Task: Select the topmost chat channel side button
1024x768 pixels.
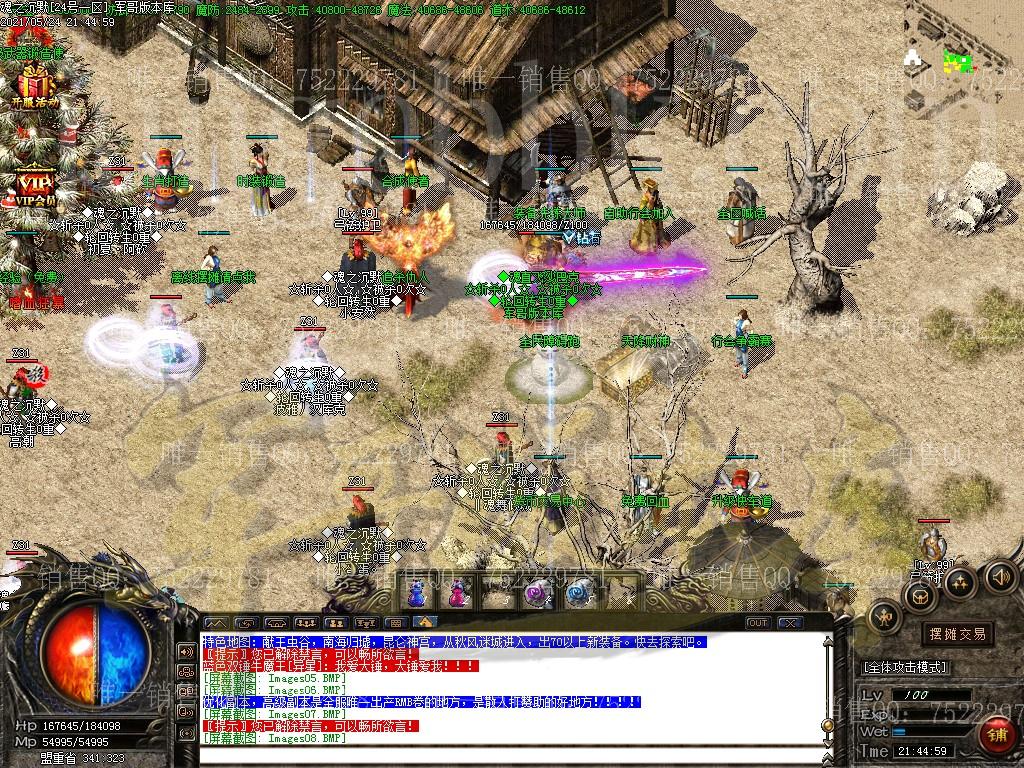Action: [x=186, y=651]
